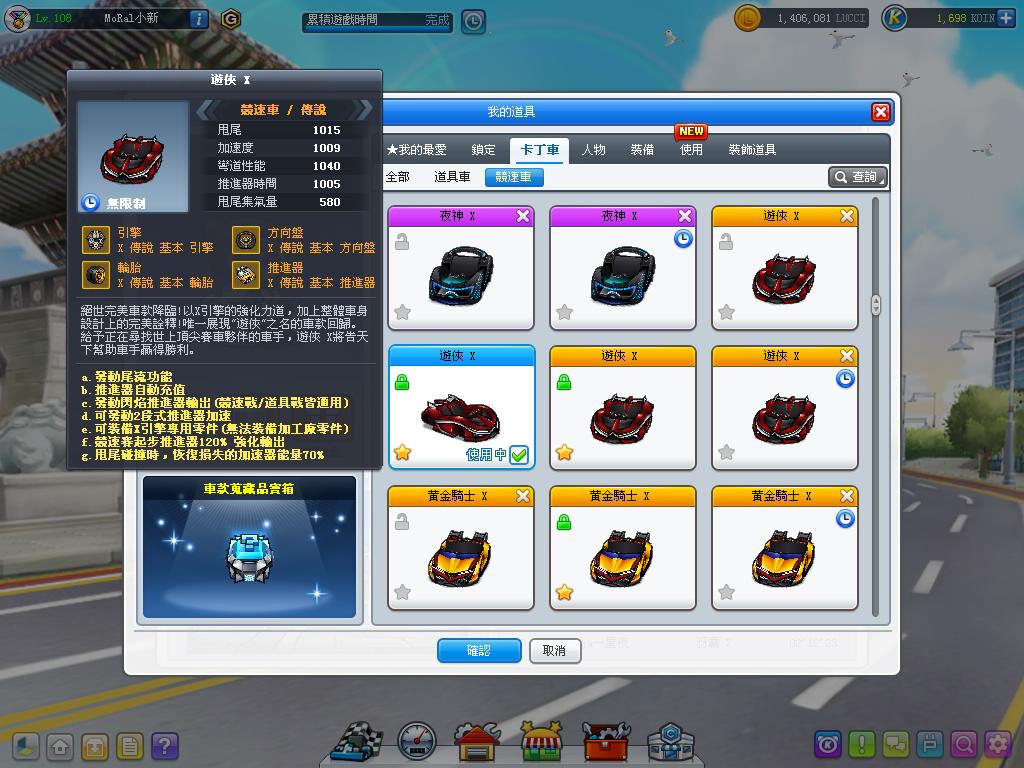Image resolution: width=1024 pixels, height=768 pixels.
Task: Select the in-use 遊俠 X kart card
Action: coord(461,408)
